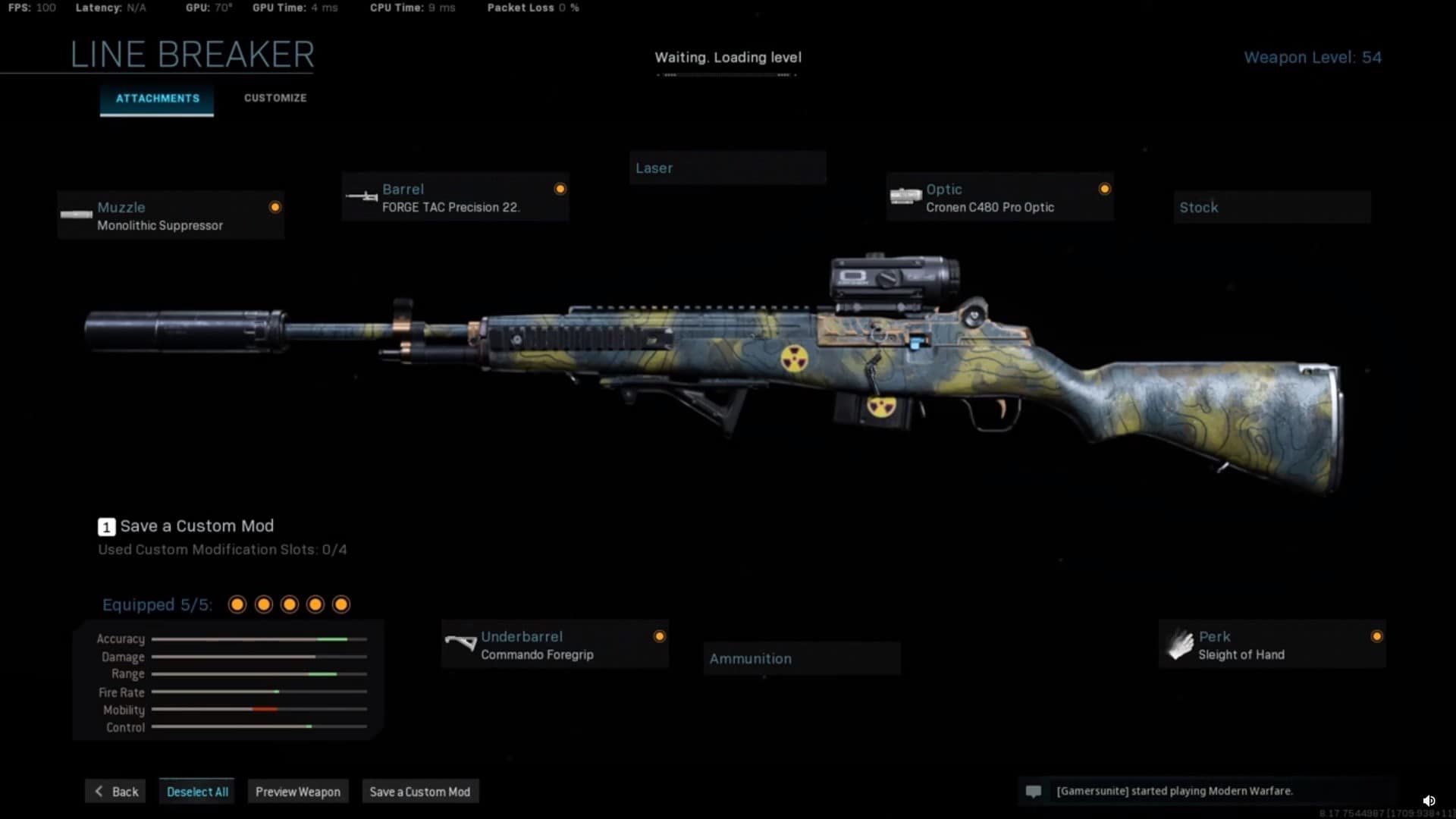Open the Laser attachment slot
The image size is (1456, 819).
pos(726,168)
